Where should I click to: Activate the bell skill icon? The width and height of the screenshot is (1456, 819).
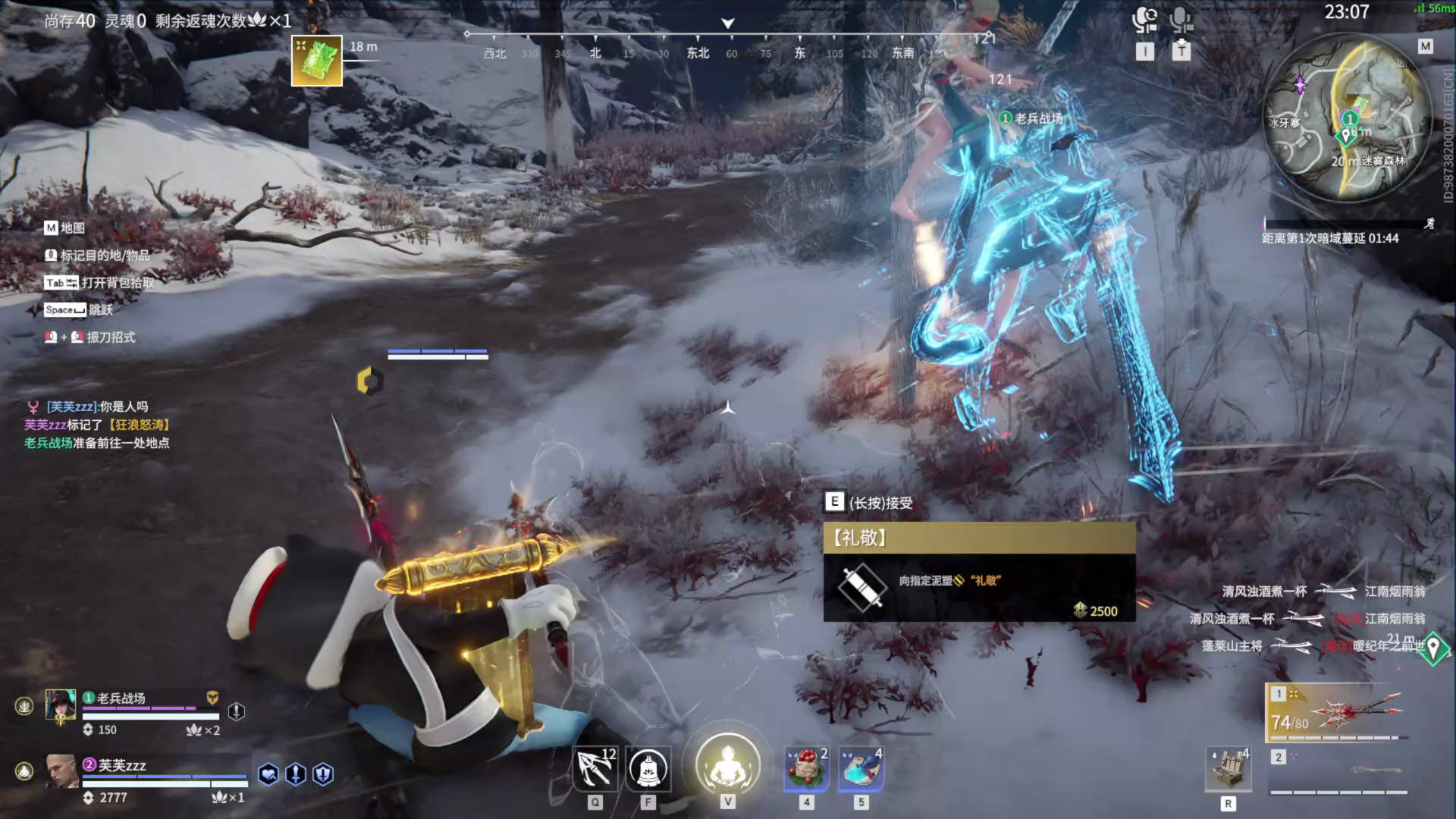(648, 769)
